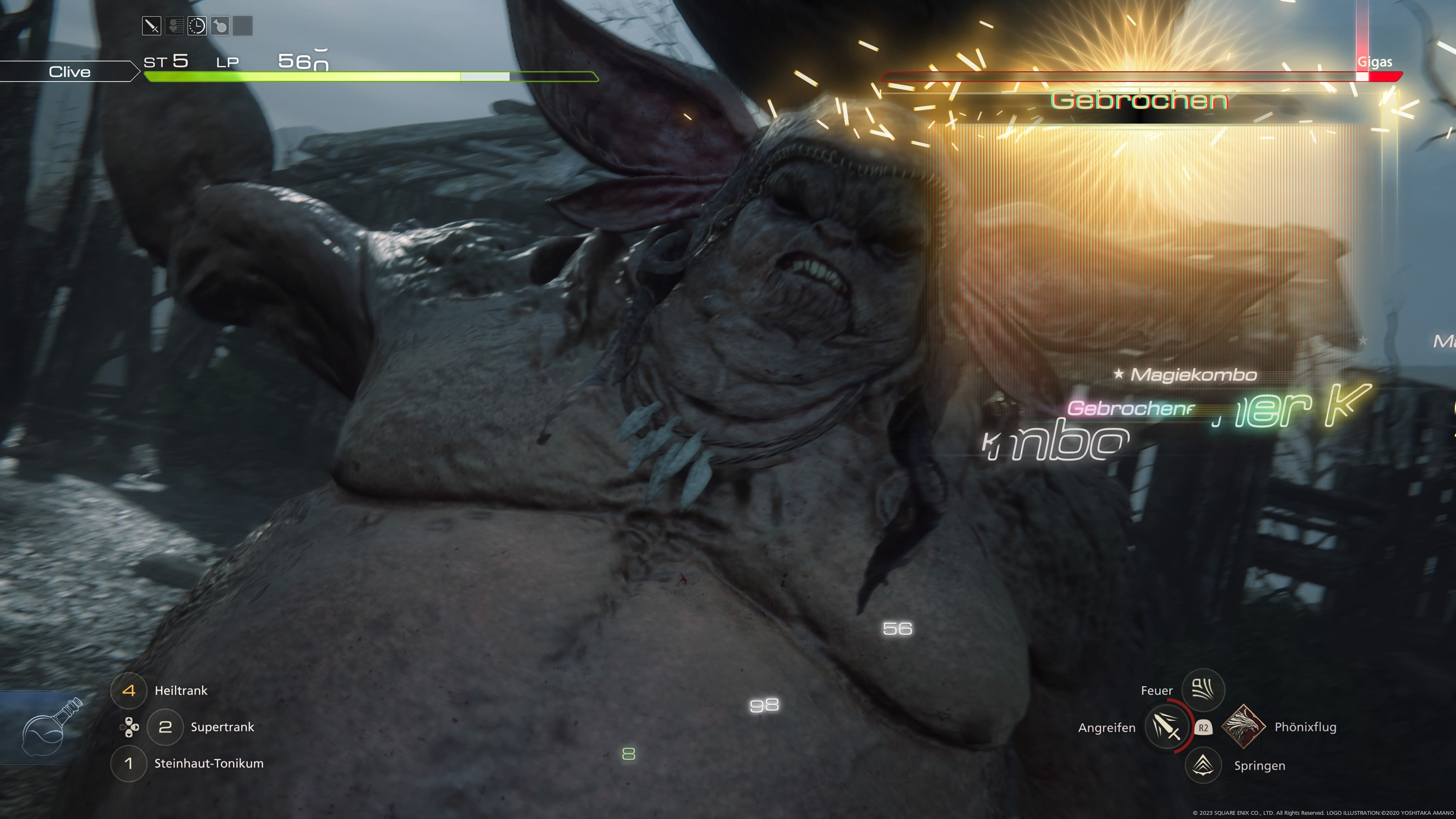This screenshot has width=1456, height=819.
Task: Click the Springen jump icon
Action: (x=1203, y=765)
